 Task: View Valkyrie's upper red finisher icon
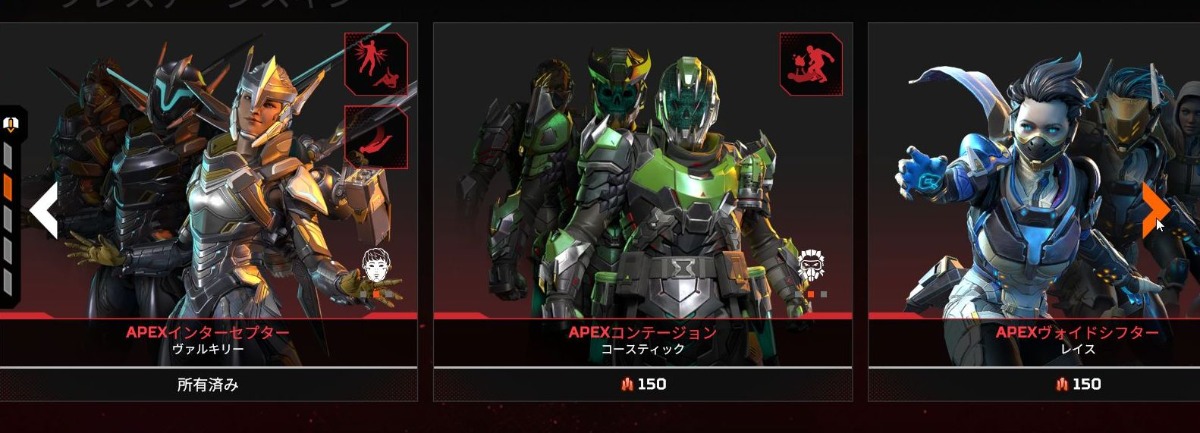[376, 63]
